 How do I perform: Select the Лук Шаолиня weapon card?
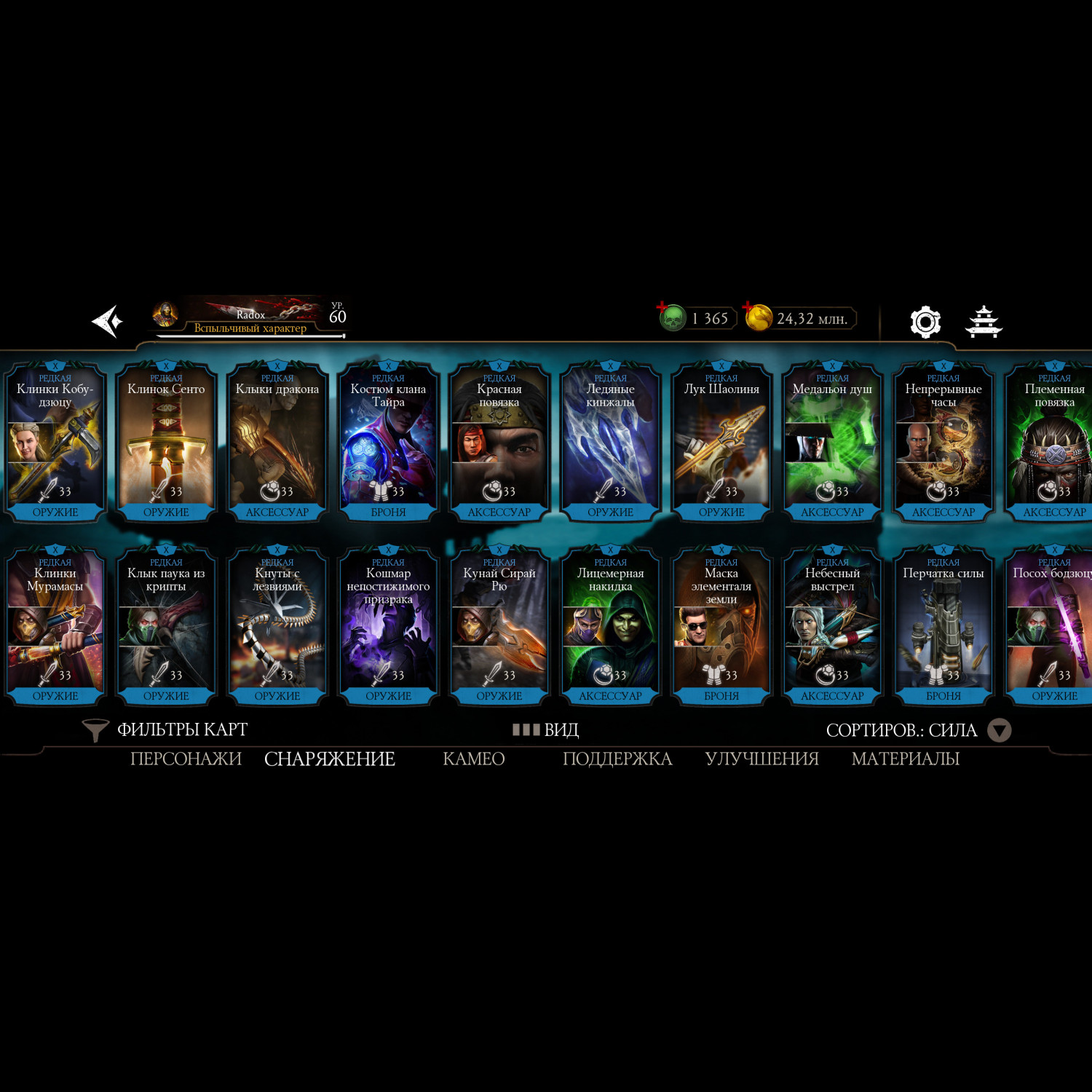tap(721, 442)
